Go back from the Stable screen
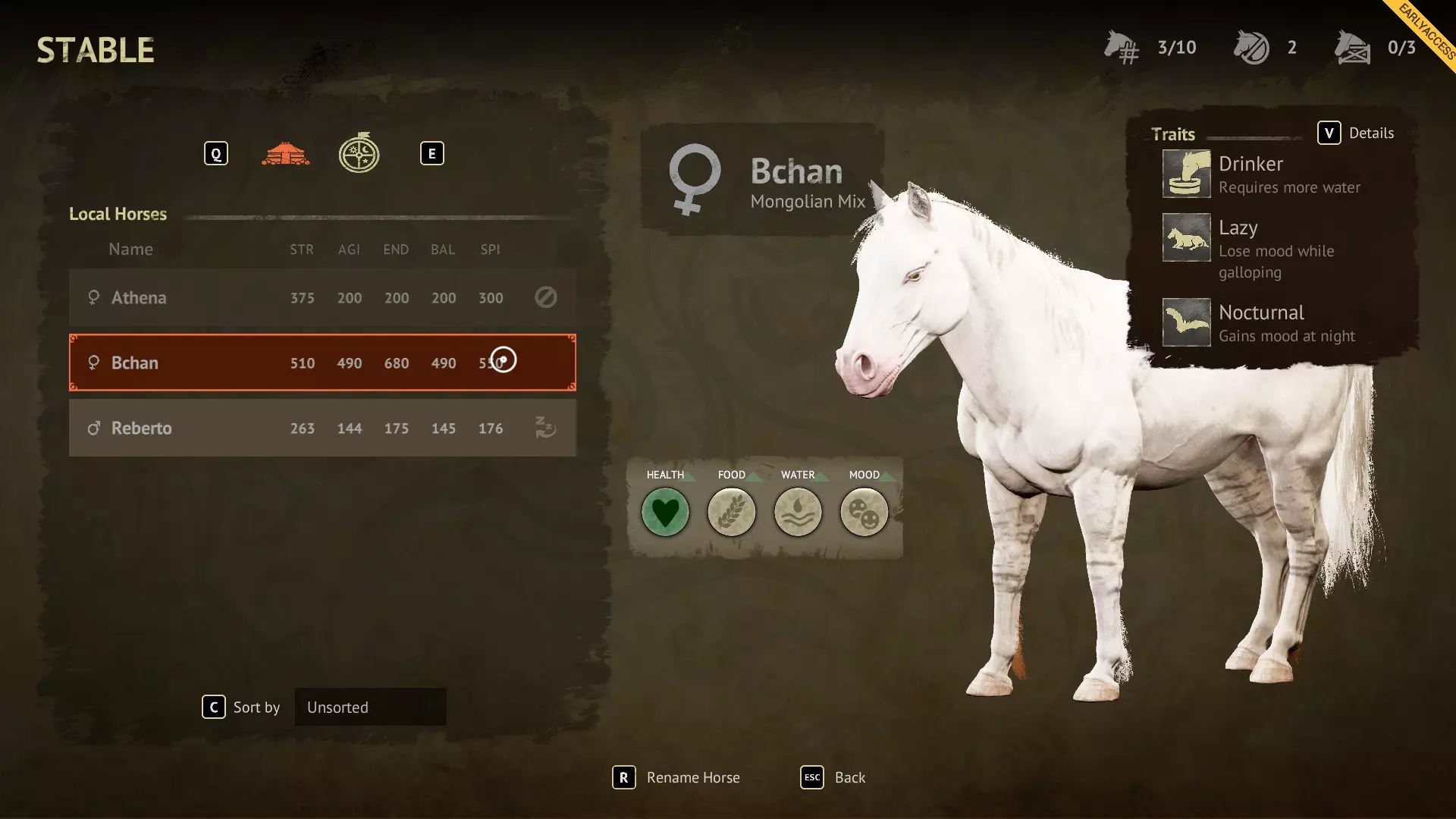Viewport: 1456px width, 819px height. coord(833,778)
